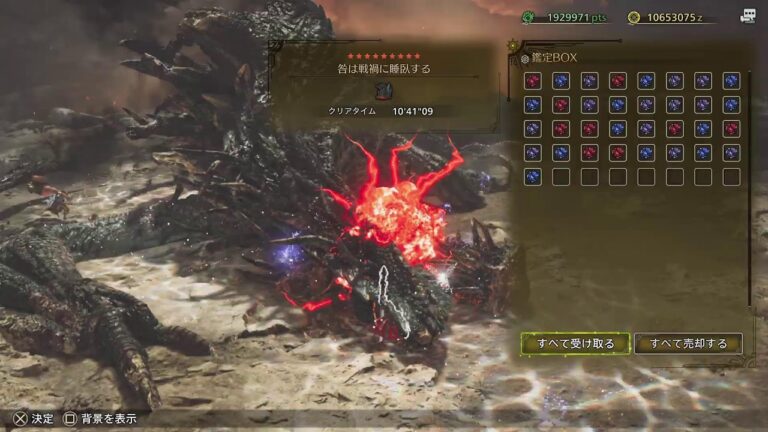Select the lone blue jewel in the last row
768x432 pixels.
coord(532,176)
